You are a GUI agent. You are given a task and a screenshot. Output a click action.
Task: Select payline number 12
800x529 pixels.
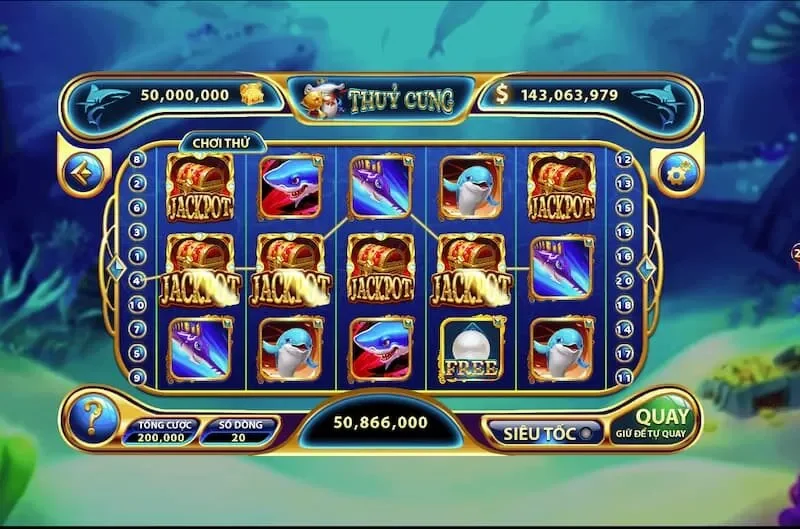click(x=624, y=159)
